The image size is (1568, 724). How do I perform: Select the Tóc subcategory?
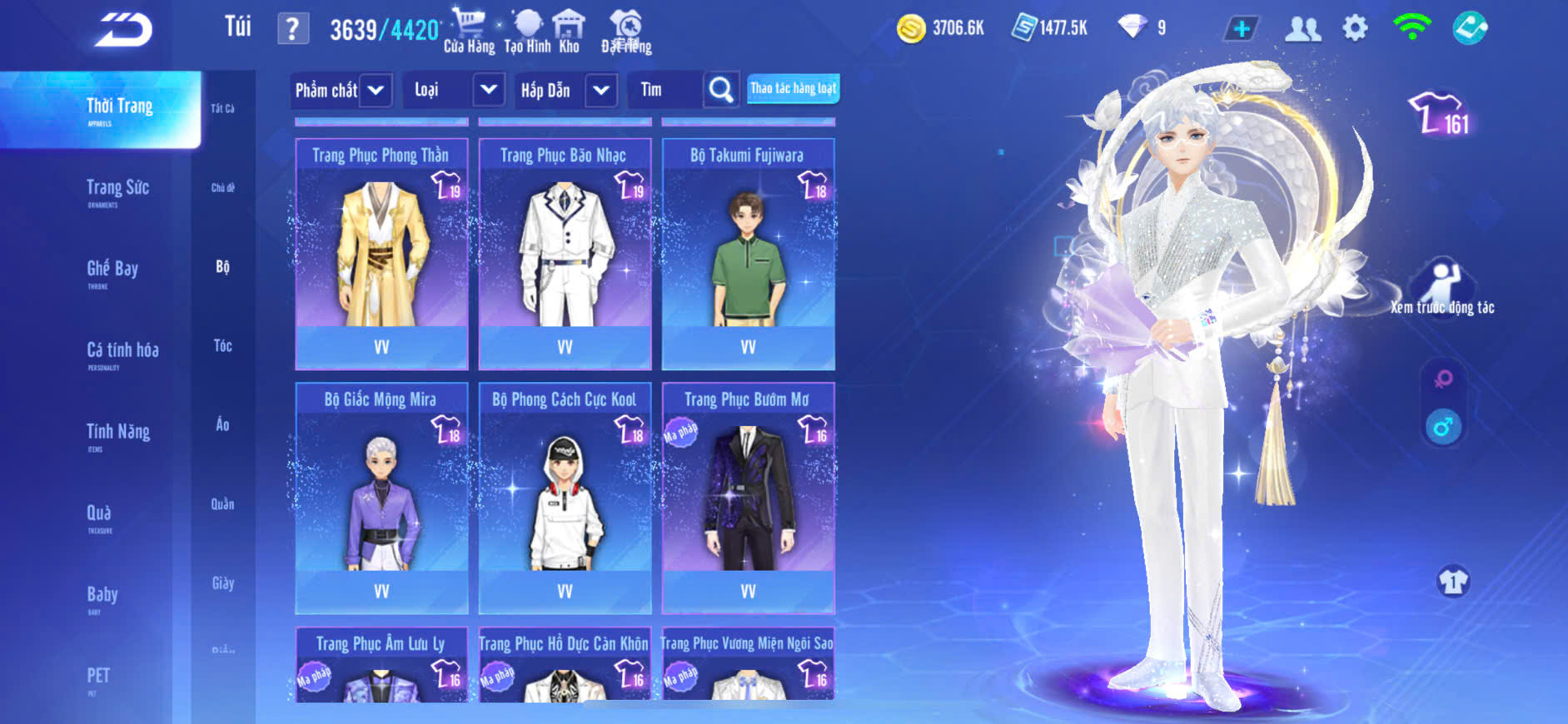point(222,345)
